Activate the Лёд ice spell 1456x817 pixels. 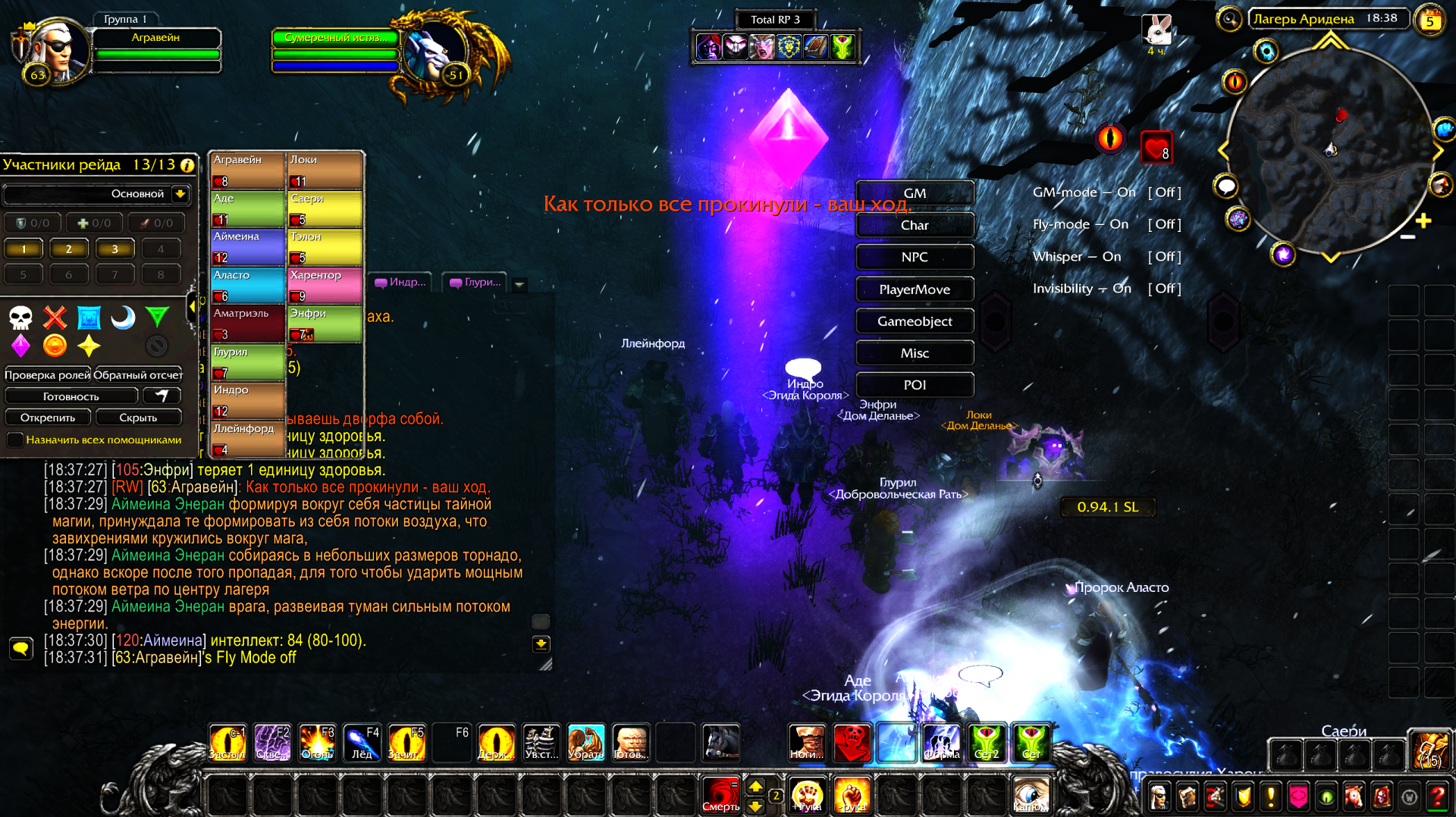[x=362, y=743]
